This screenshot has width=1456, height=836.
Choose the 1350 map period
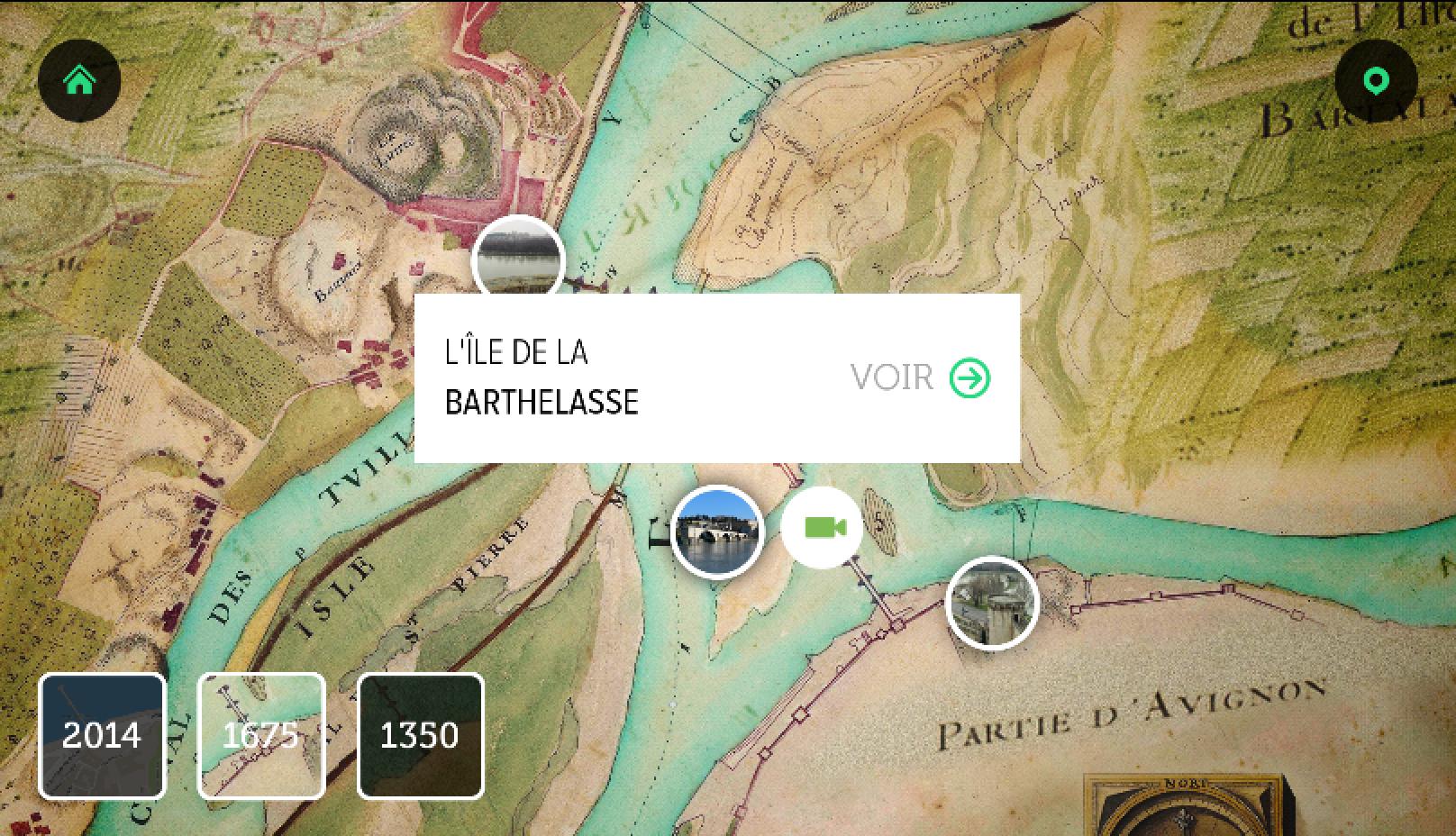click(420, 735)
